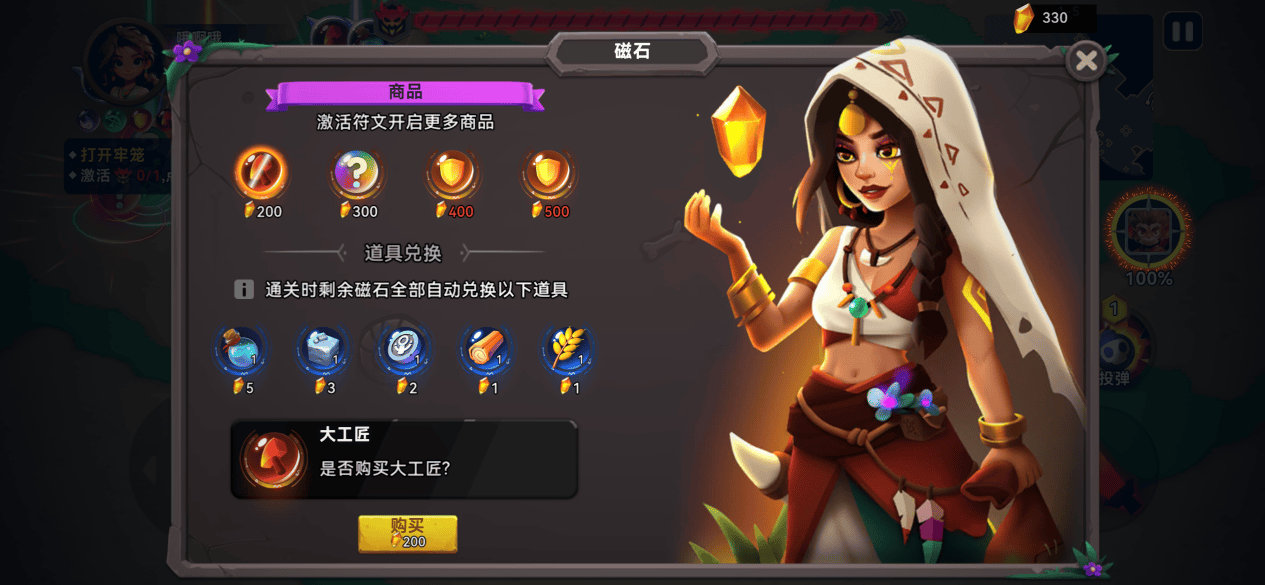Select the rainbow mystery orb costing 300
This screenshot has height=585, width=1265.
[357, 174]
